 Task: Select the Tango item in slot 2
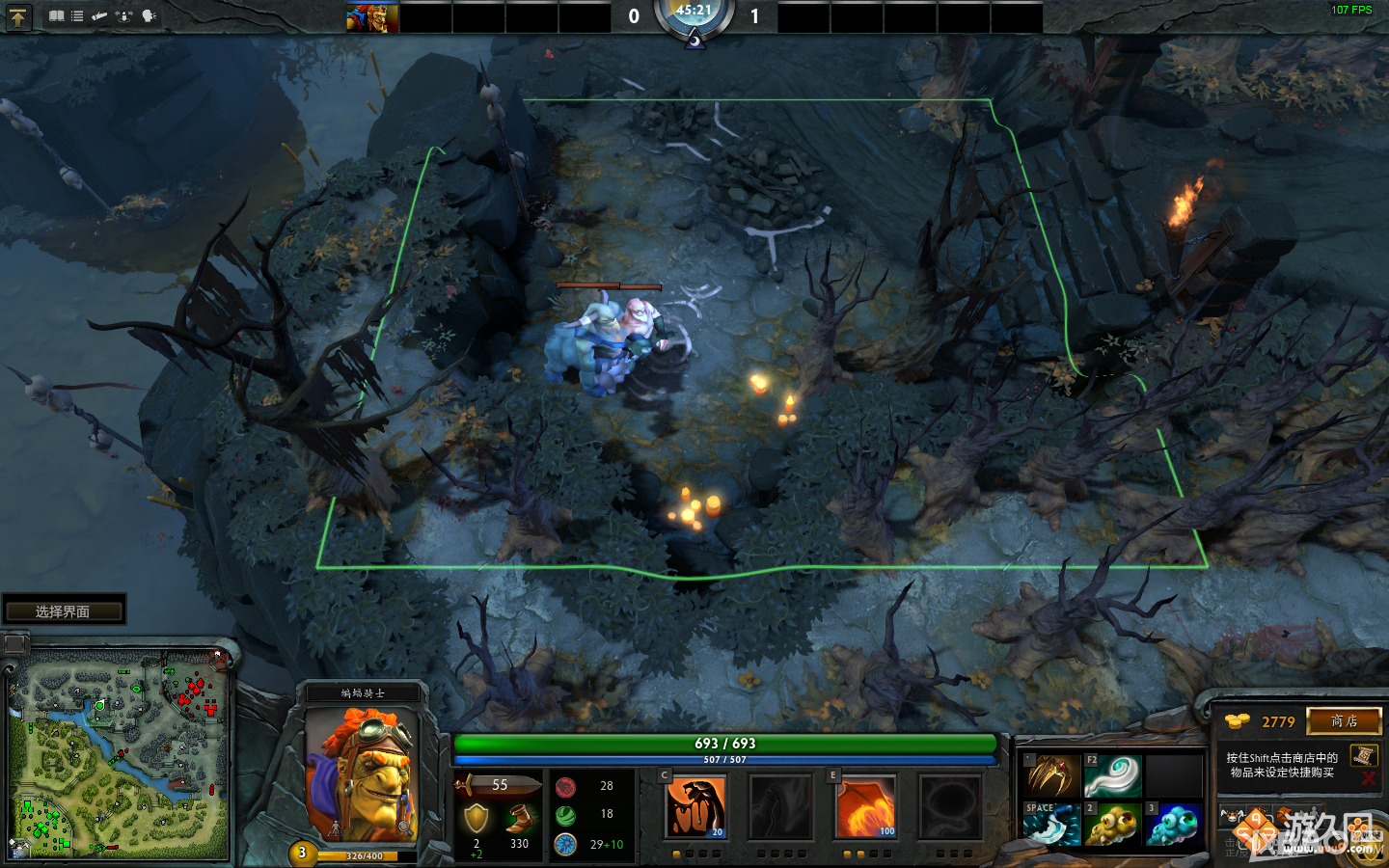pos(1112,825)
